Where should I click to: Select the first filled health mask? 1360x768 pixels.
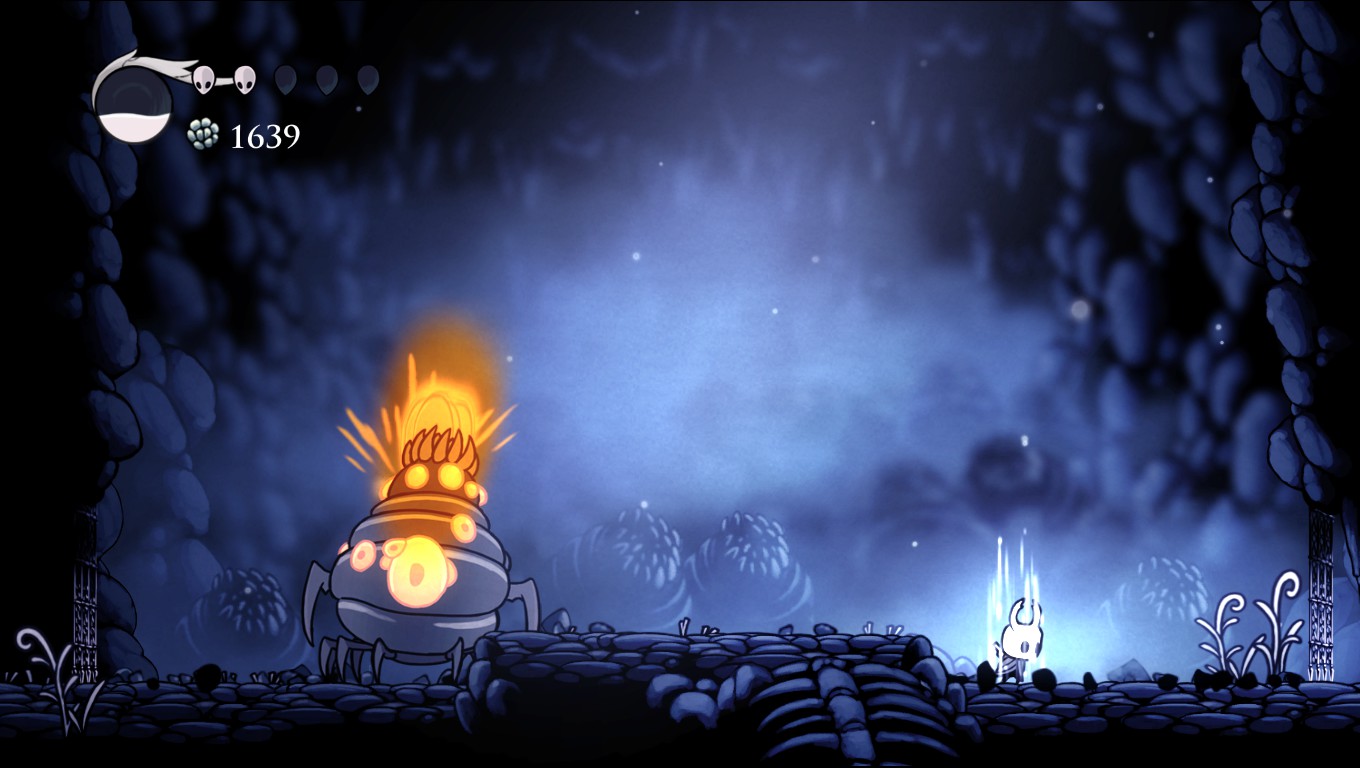pos(205,78)
